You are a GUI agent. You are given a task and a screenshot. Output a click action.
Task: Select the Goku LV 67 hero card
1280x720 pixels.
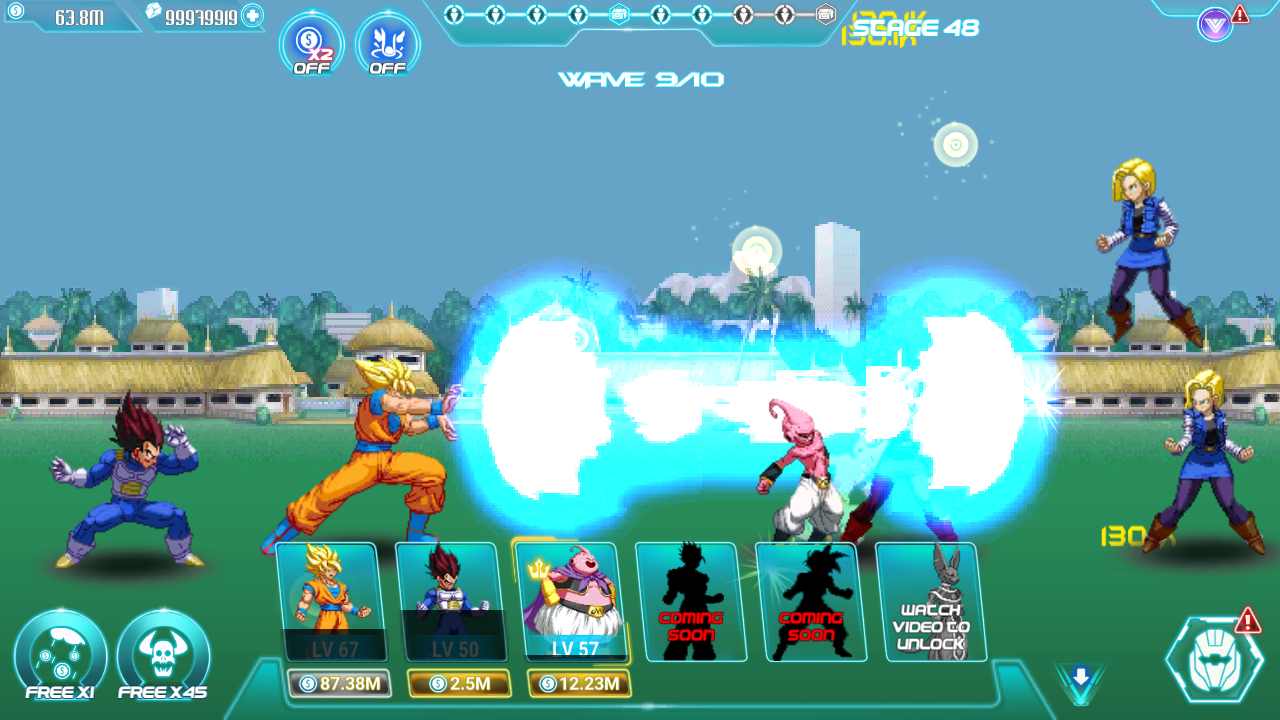(330, 601)
